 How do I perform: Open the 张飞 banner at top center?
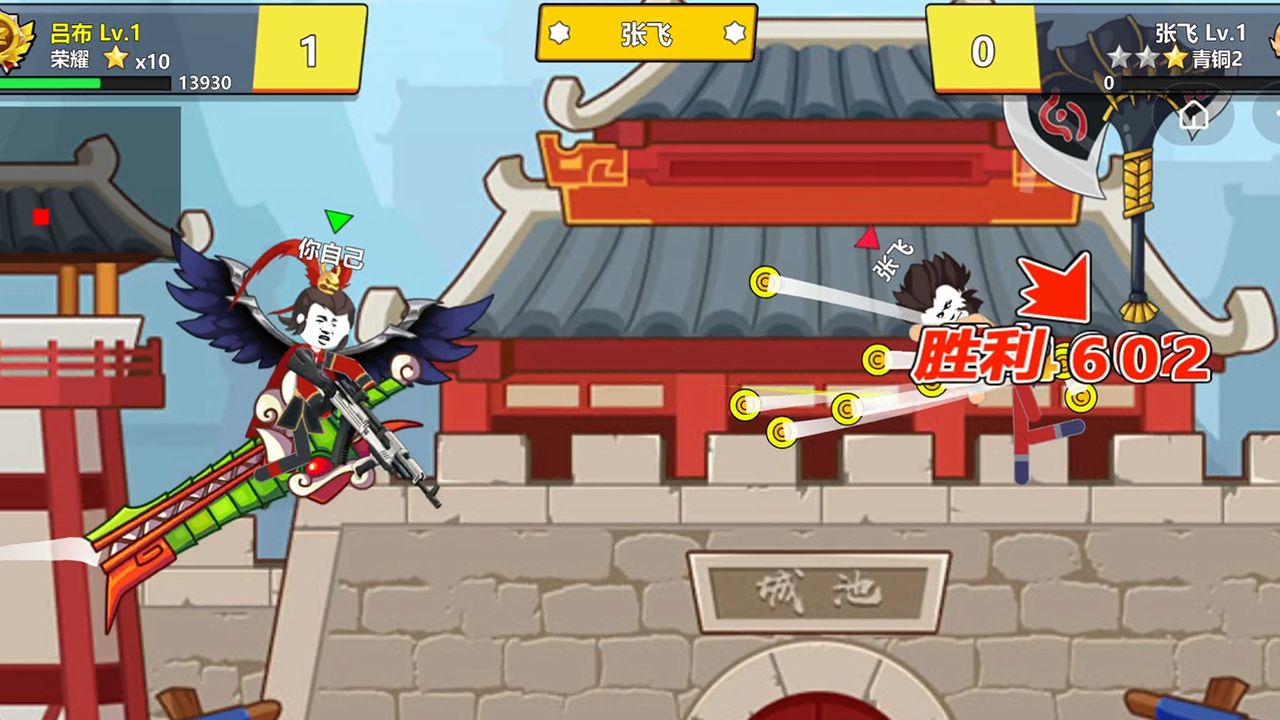pyautogui.click(x=644, y=32)
